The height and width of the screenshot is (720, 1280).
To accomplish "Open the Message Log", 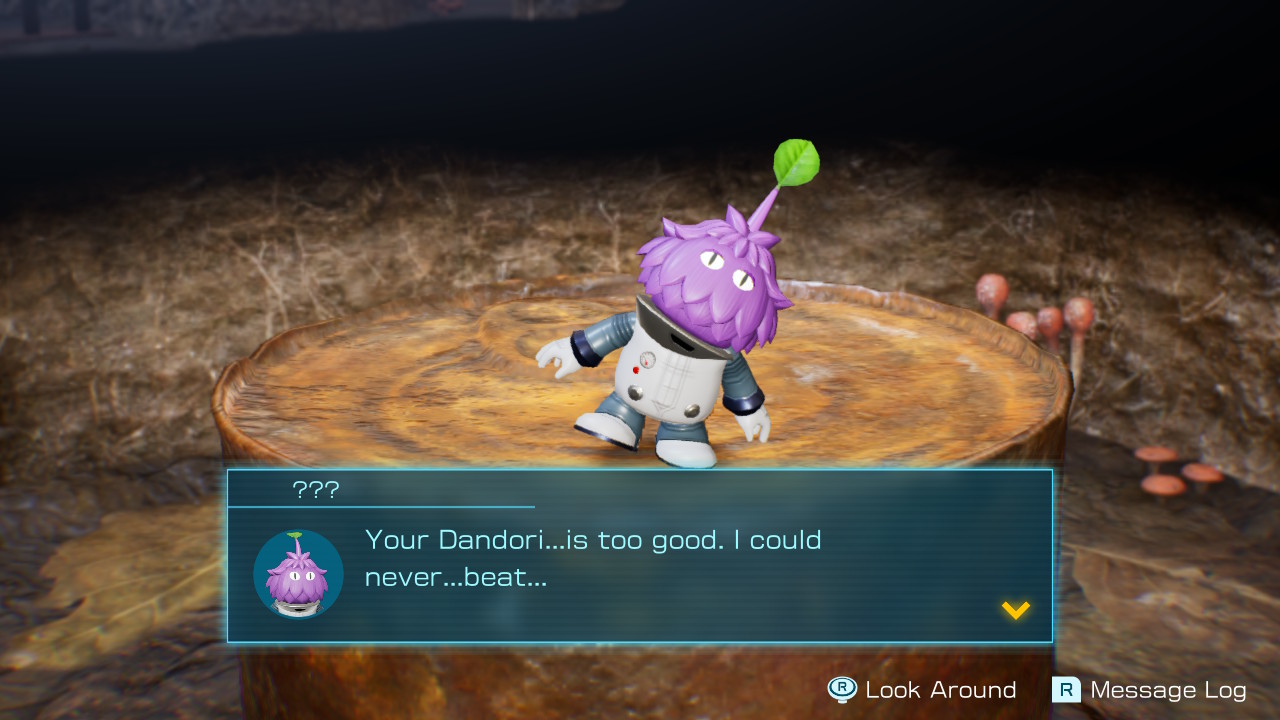I will (1150, 690).
